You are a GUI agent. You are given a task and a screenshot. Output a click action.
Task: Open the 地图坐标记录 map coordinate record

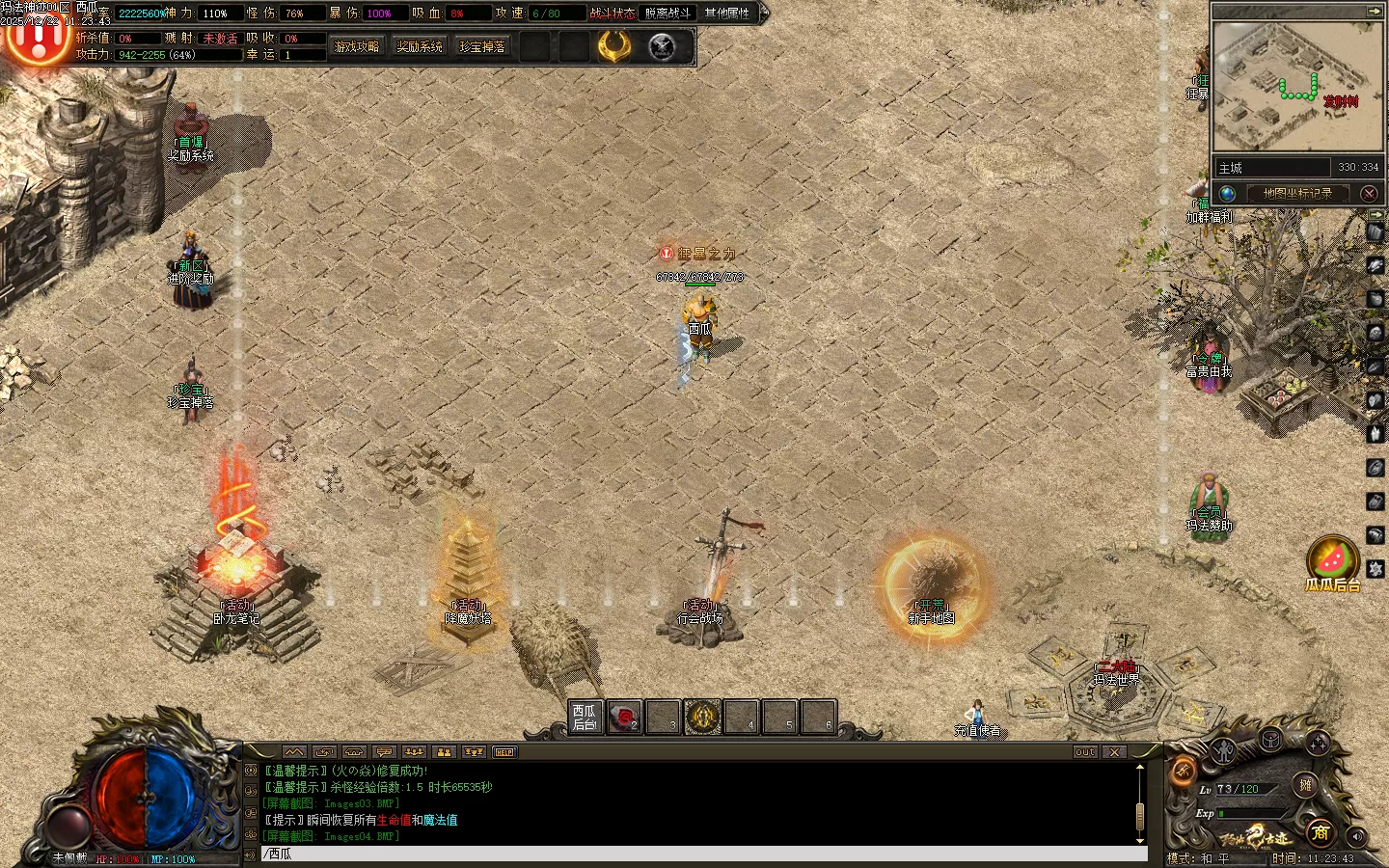click(1297, 193)
